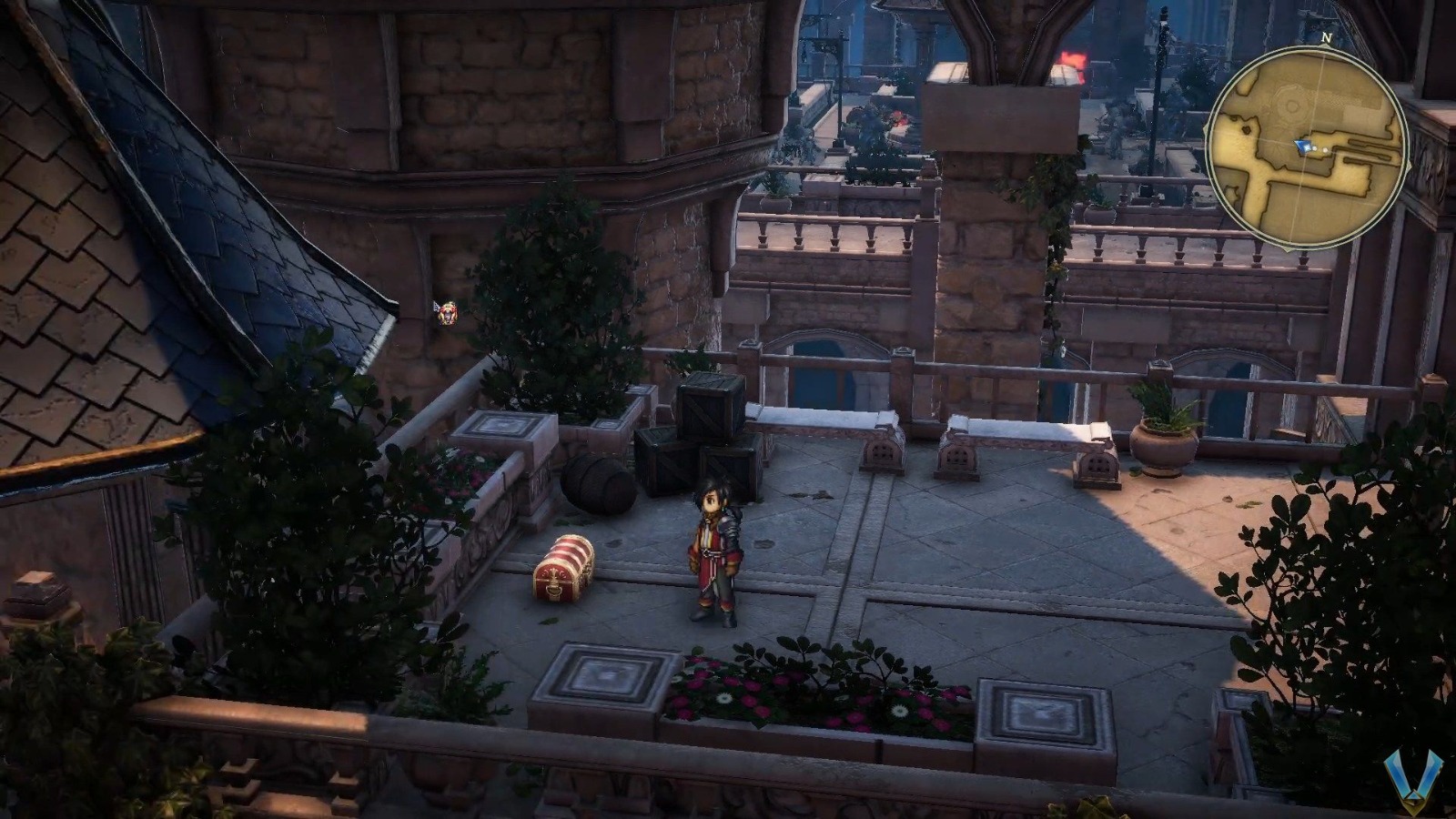Select the player character on the terrace
Image resolution: width=1456 pixels, height=819 pixels.
coord(713,546)
